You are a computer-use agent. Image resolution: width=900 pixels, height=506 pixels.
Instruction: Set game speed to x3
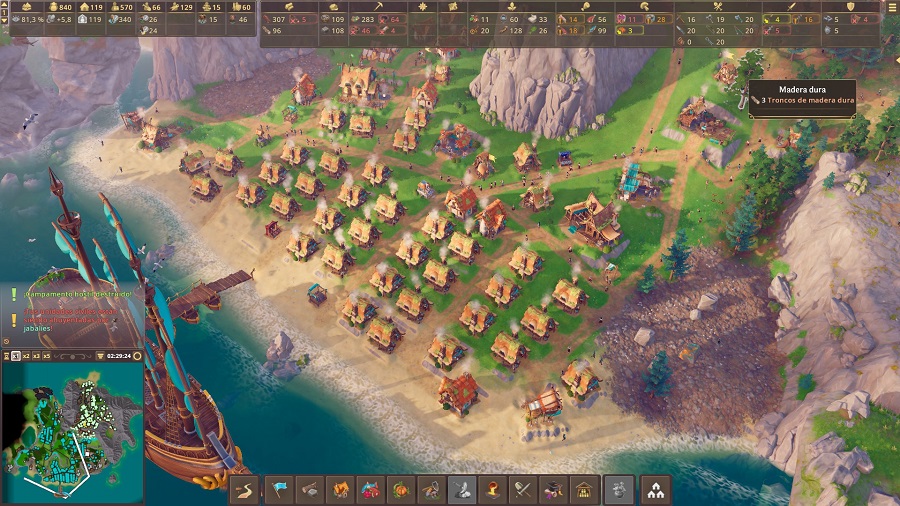point(36,356)
